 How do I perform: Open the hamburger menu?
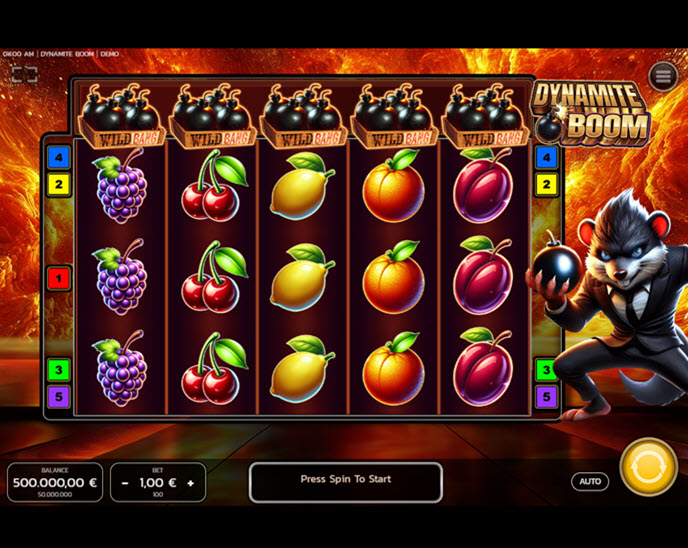663,76
